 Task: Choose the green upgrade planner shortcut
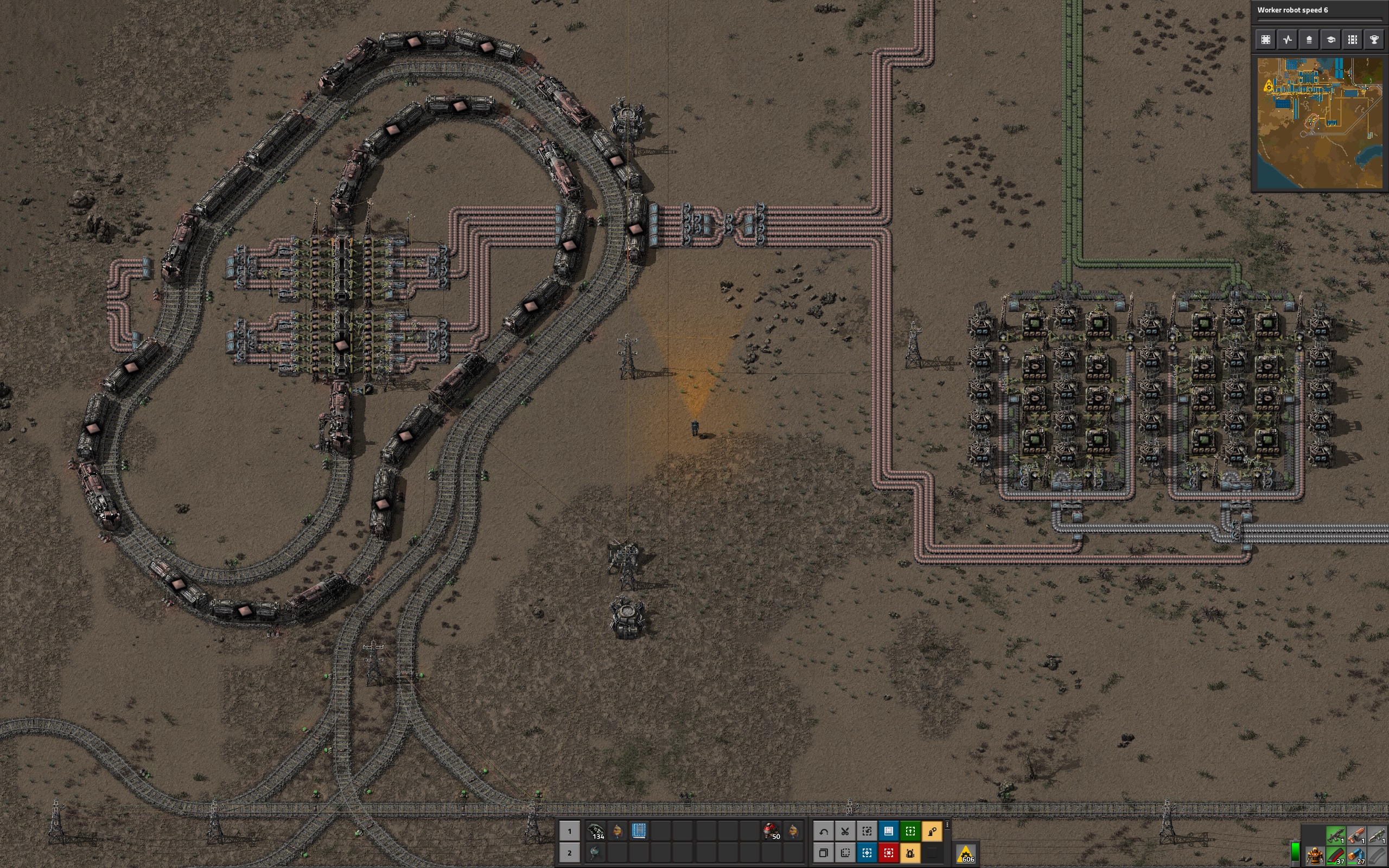click(x=910, y=831)
